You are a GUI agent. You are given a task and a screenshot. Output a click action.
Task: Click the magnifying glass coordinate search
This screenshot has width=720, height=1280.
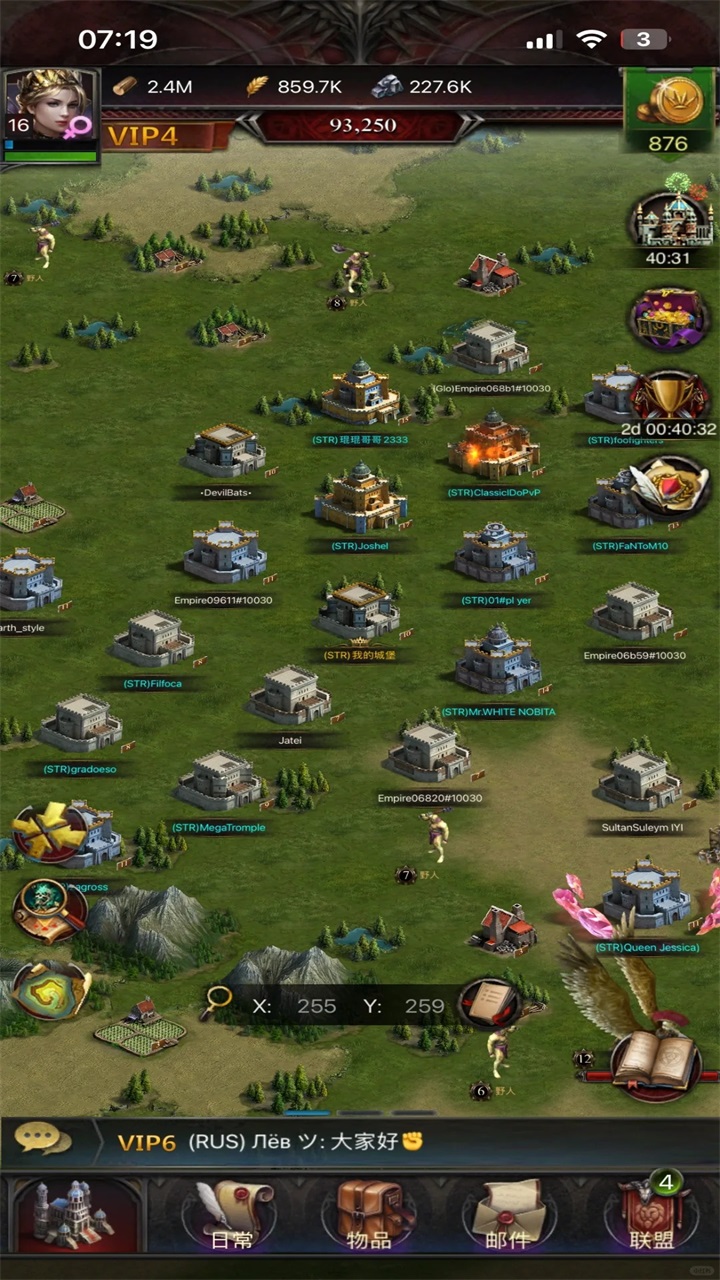215,1004
